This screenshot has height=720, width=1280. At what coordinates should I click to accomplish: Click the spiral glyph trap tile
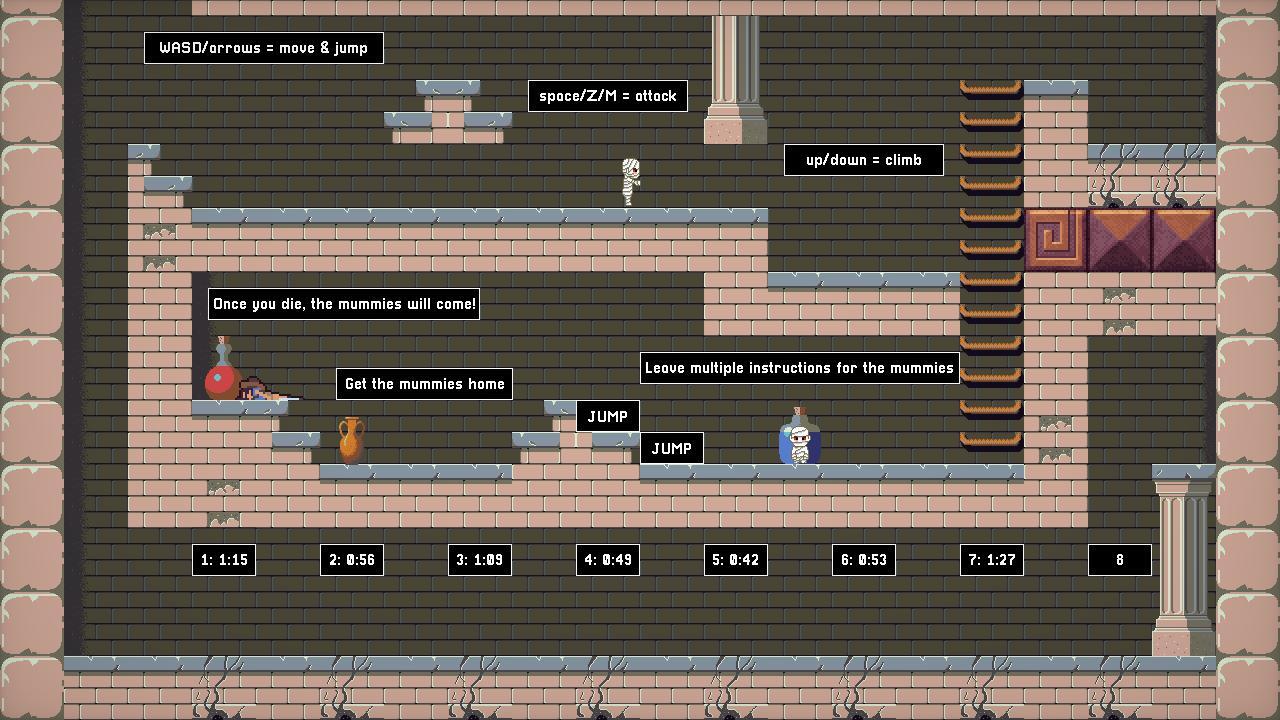click(1055, 239)
